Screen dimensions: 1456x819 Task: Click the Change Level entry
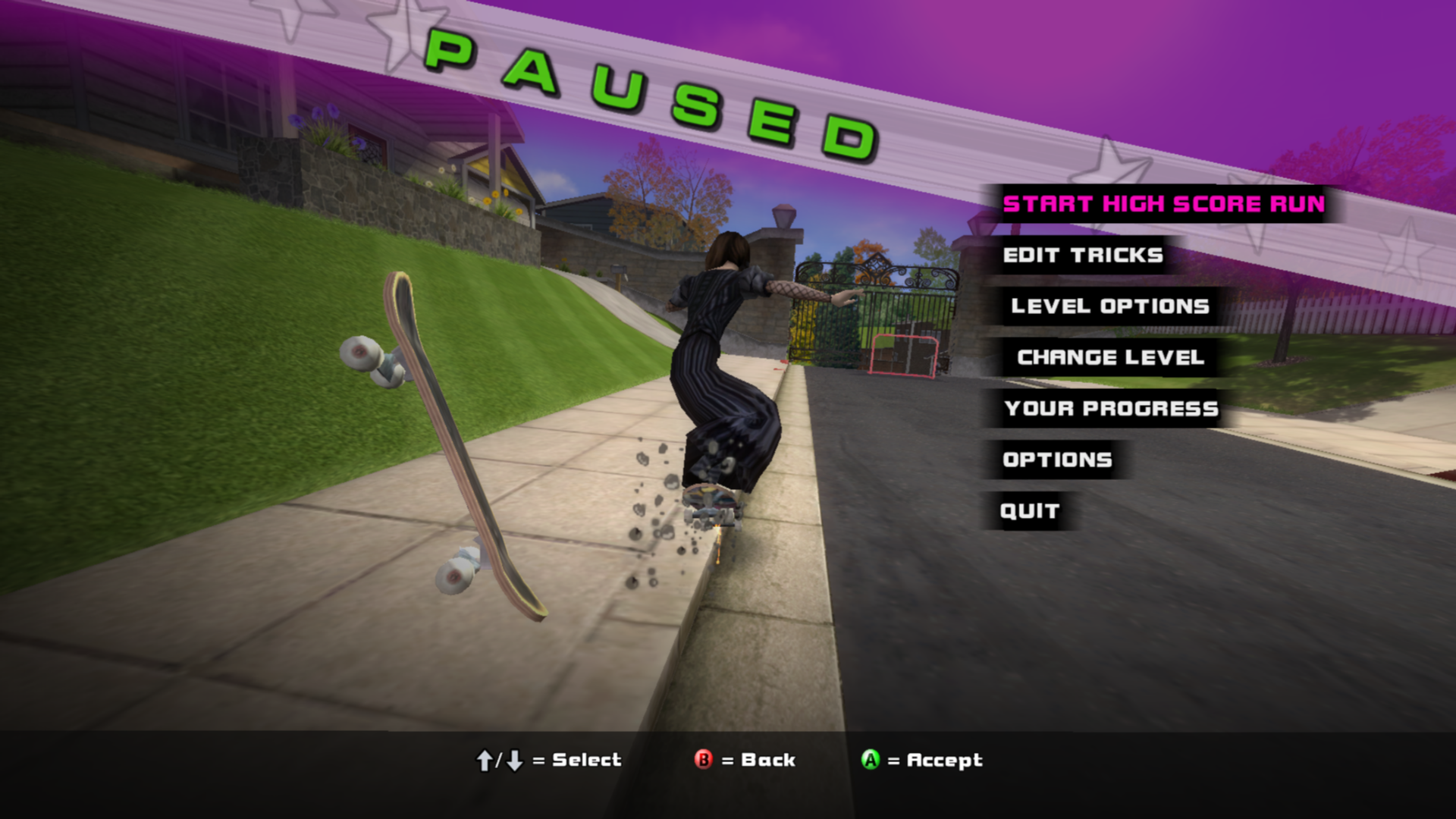click(1110, 357)
